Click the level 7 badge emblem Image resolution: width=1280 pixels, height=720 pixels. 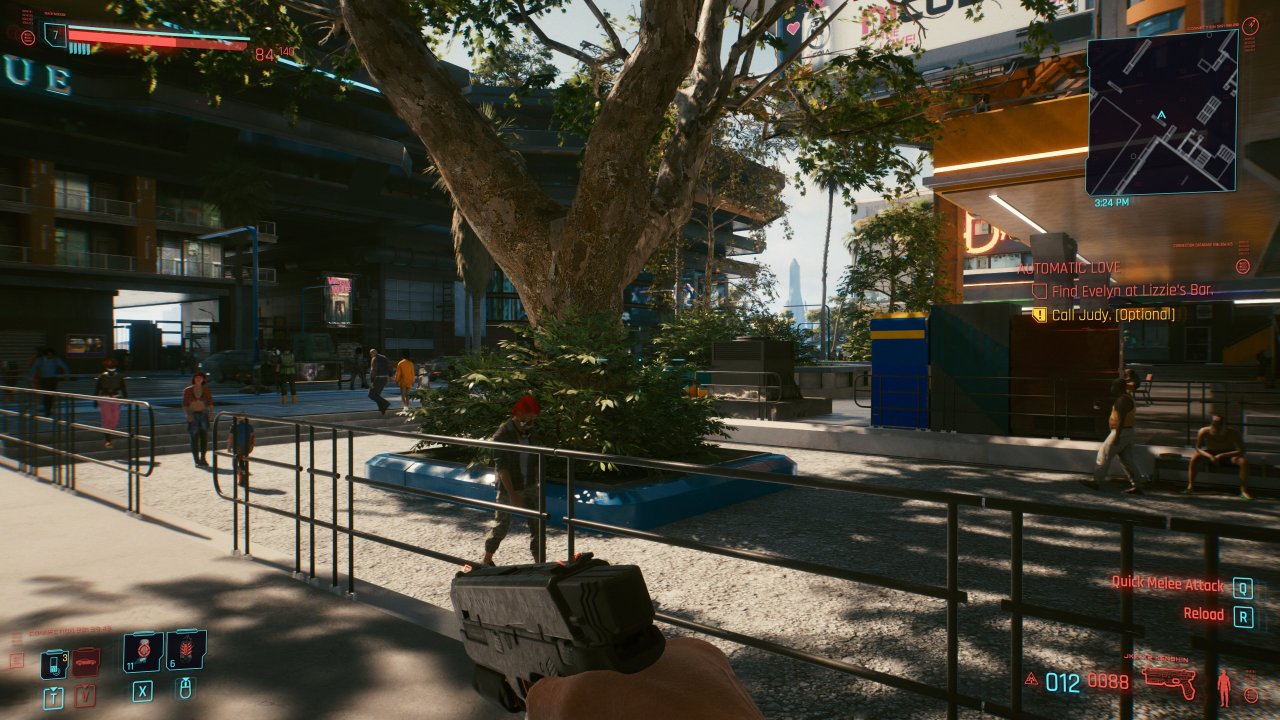click(55, 35)
